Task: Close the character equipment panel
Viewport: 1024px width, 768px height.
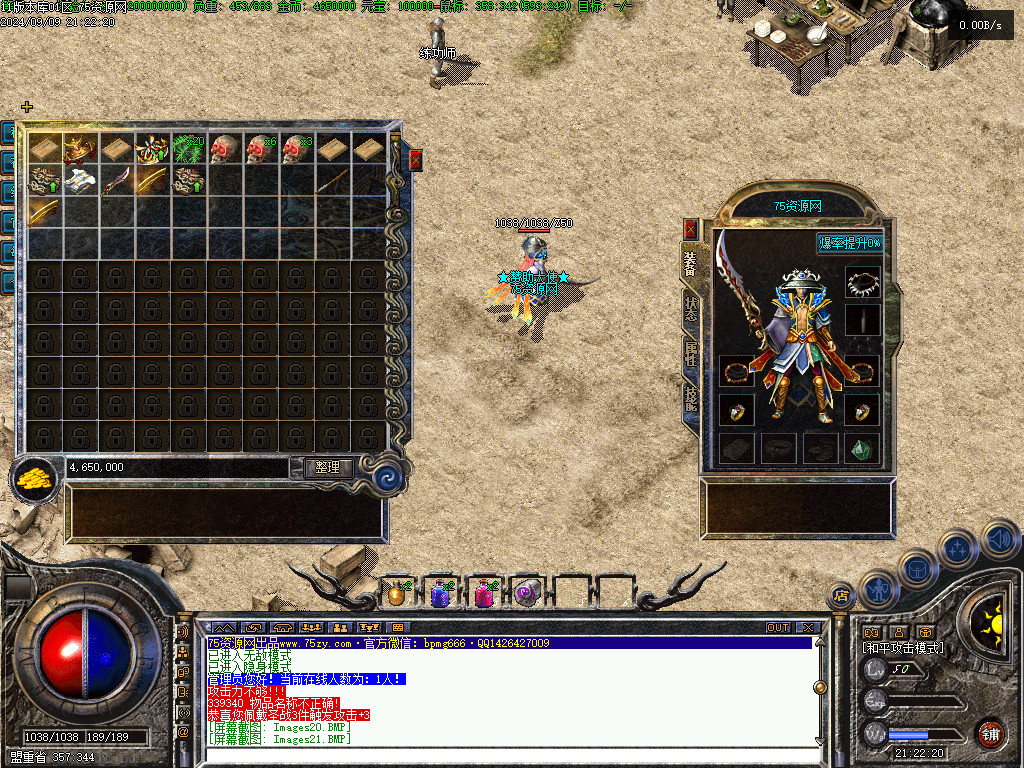Action: click(690, 229)
